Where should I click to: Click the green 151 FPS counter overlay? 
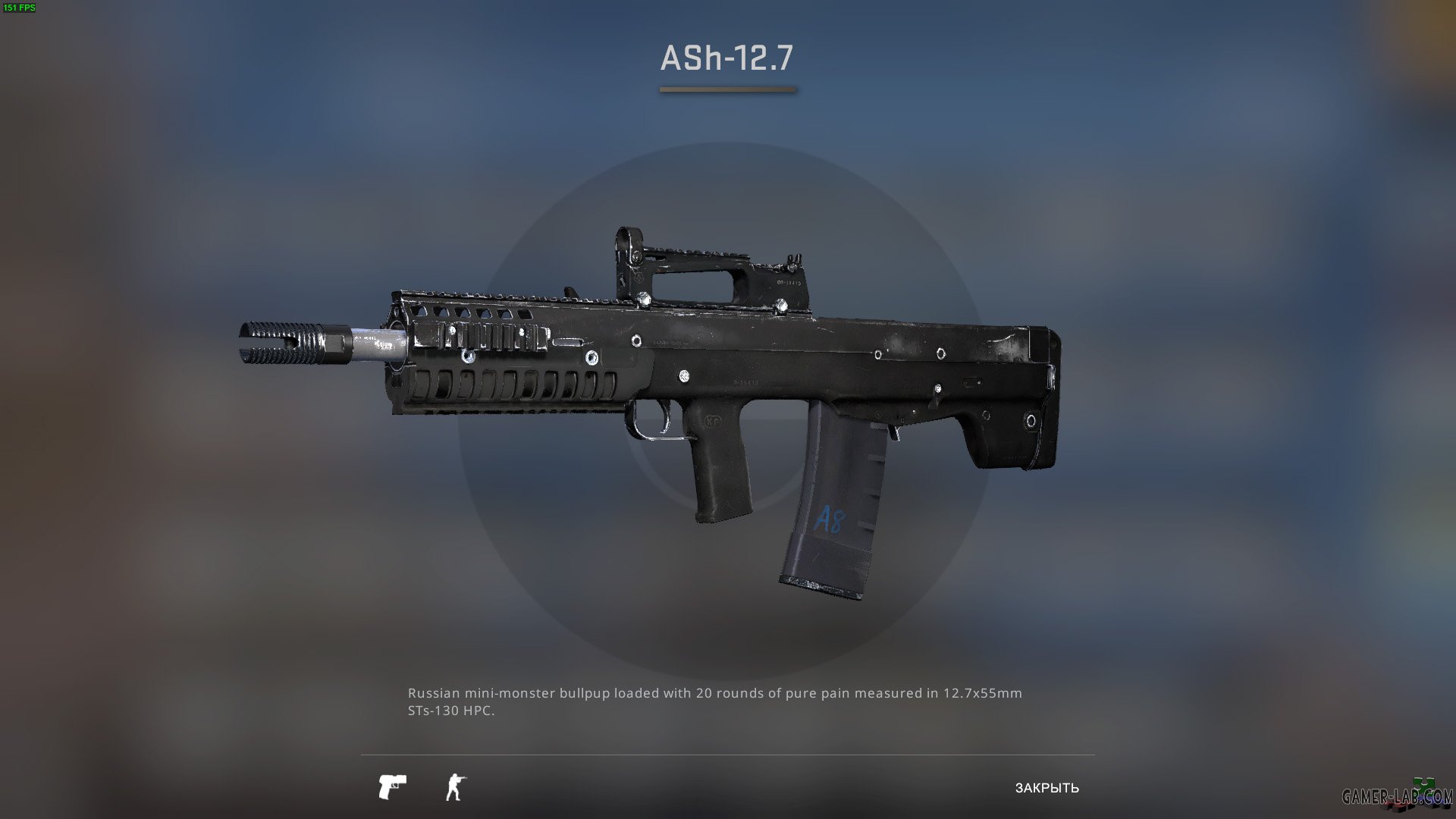[20, 8]
